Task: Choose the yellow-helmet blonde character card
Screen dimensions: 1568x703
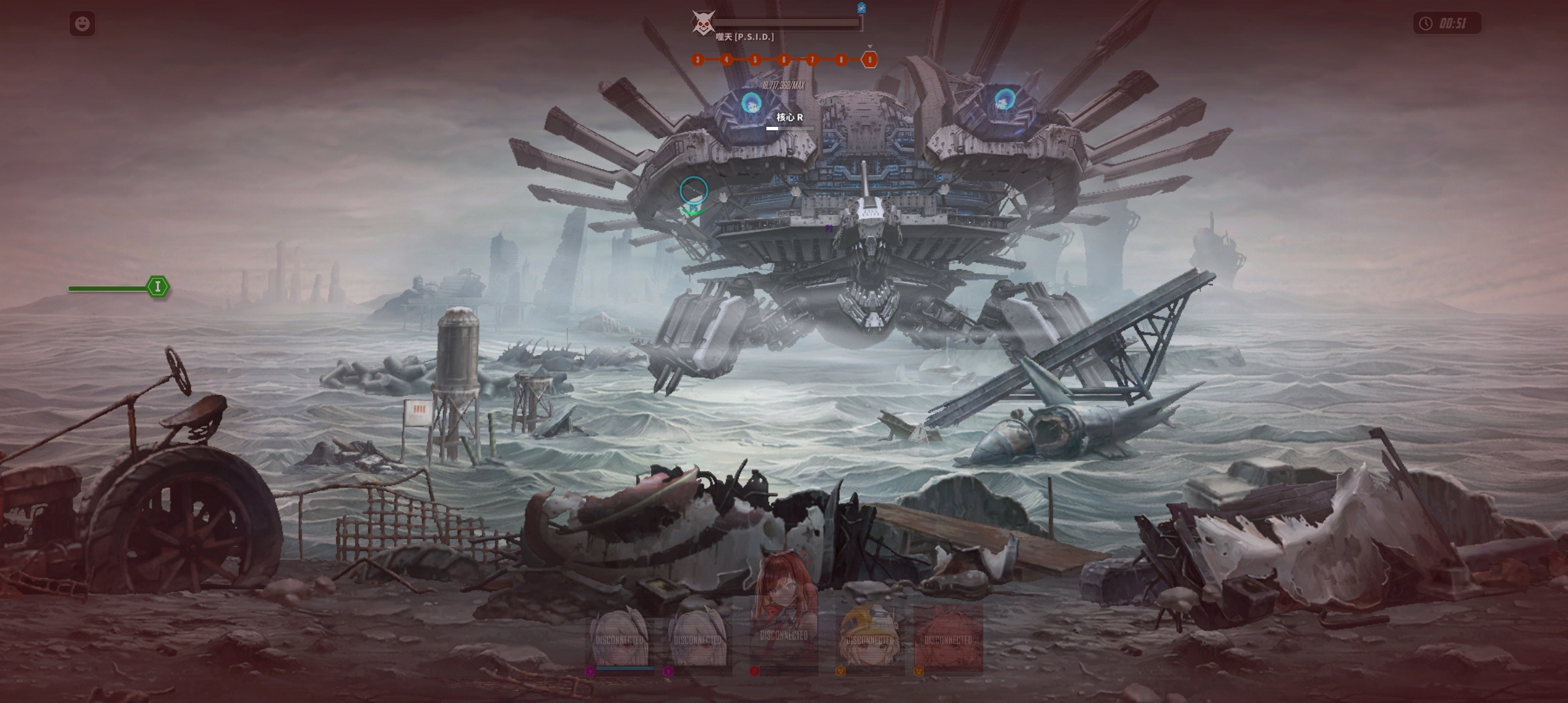Action: 871,638
